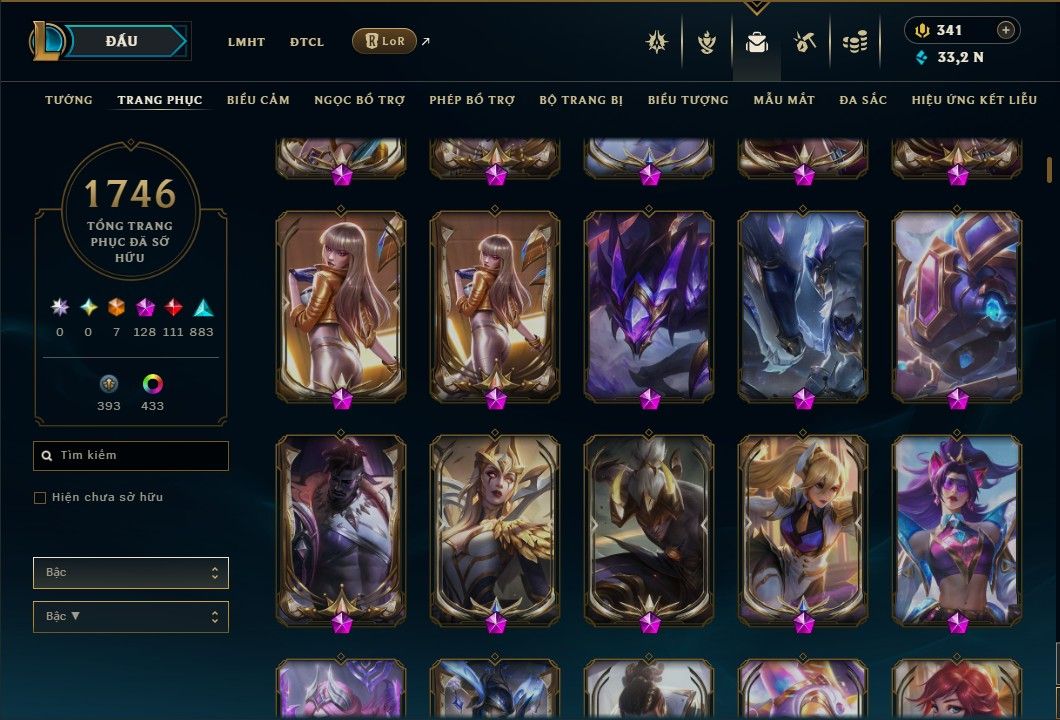Open the Bậc ▼ sort dropdown
This screenshot has height=720, width=1060.
tap(131, 616)
